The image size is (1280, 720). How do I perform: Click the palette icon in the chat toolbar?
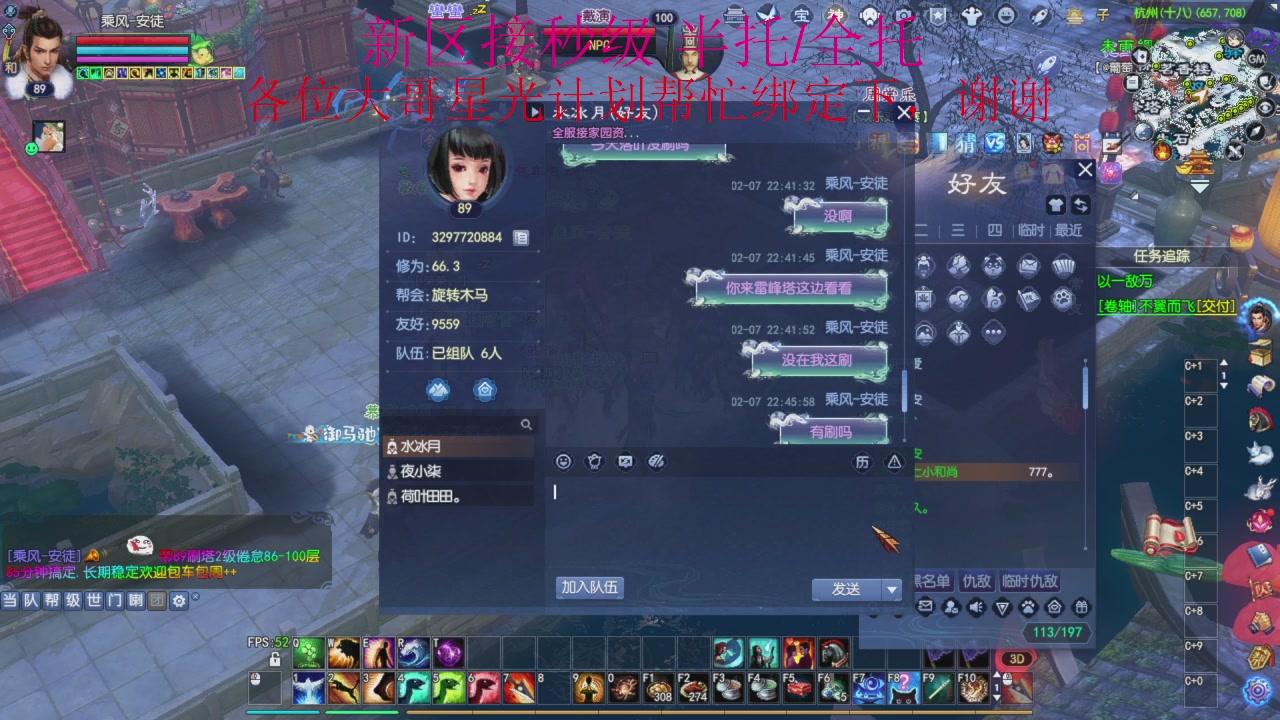click(658, 461)
